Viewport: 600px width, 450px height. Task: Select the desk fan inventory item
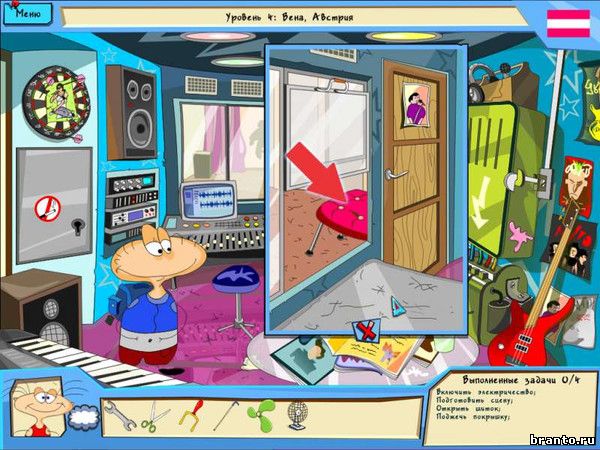tap(297, 415)
